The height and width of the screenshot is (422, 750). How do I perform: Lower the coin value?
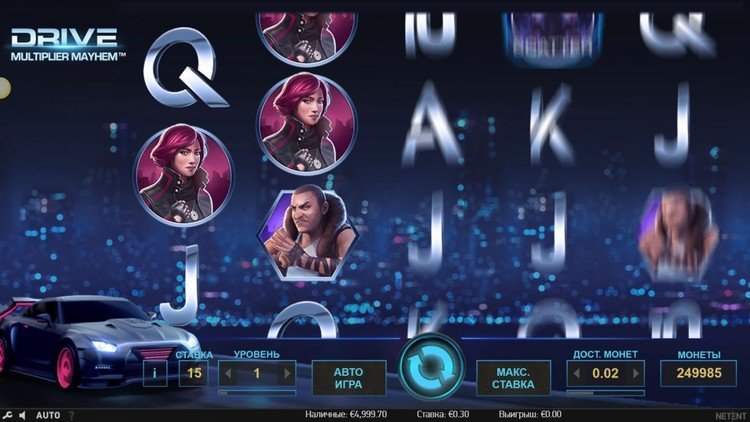point(574,373)
